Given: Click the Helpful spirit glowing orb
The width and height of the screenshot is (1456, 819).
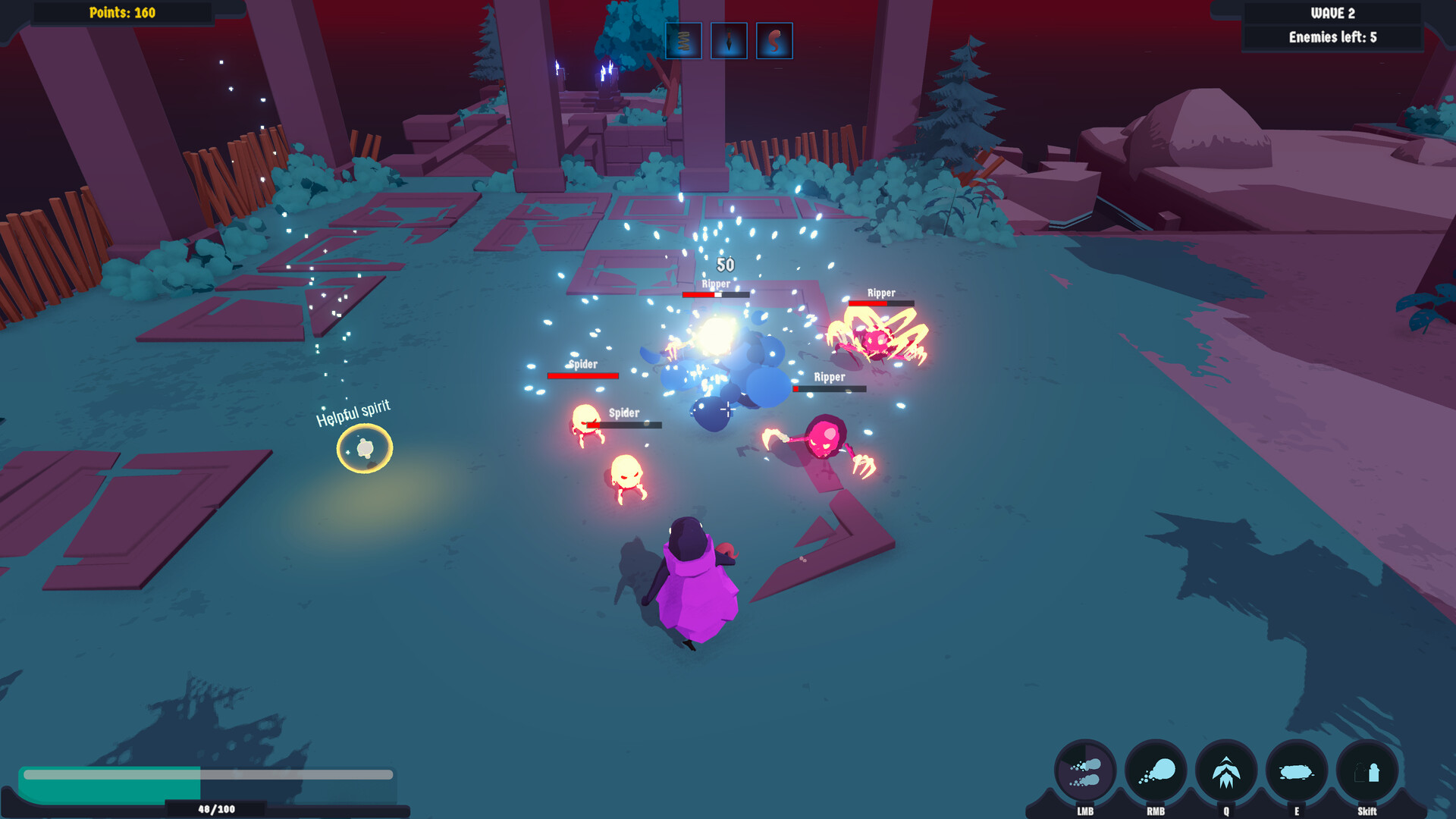Looking at the screenshot, I should (366, 448).
